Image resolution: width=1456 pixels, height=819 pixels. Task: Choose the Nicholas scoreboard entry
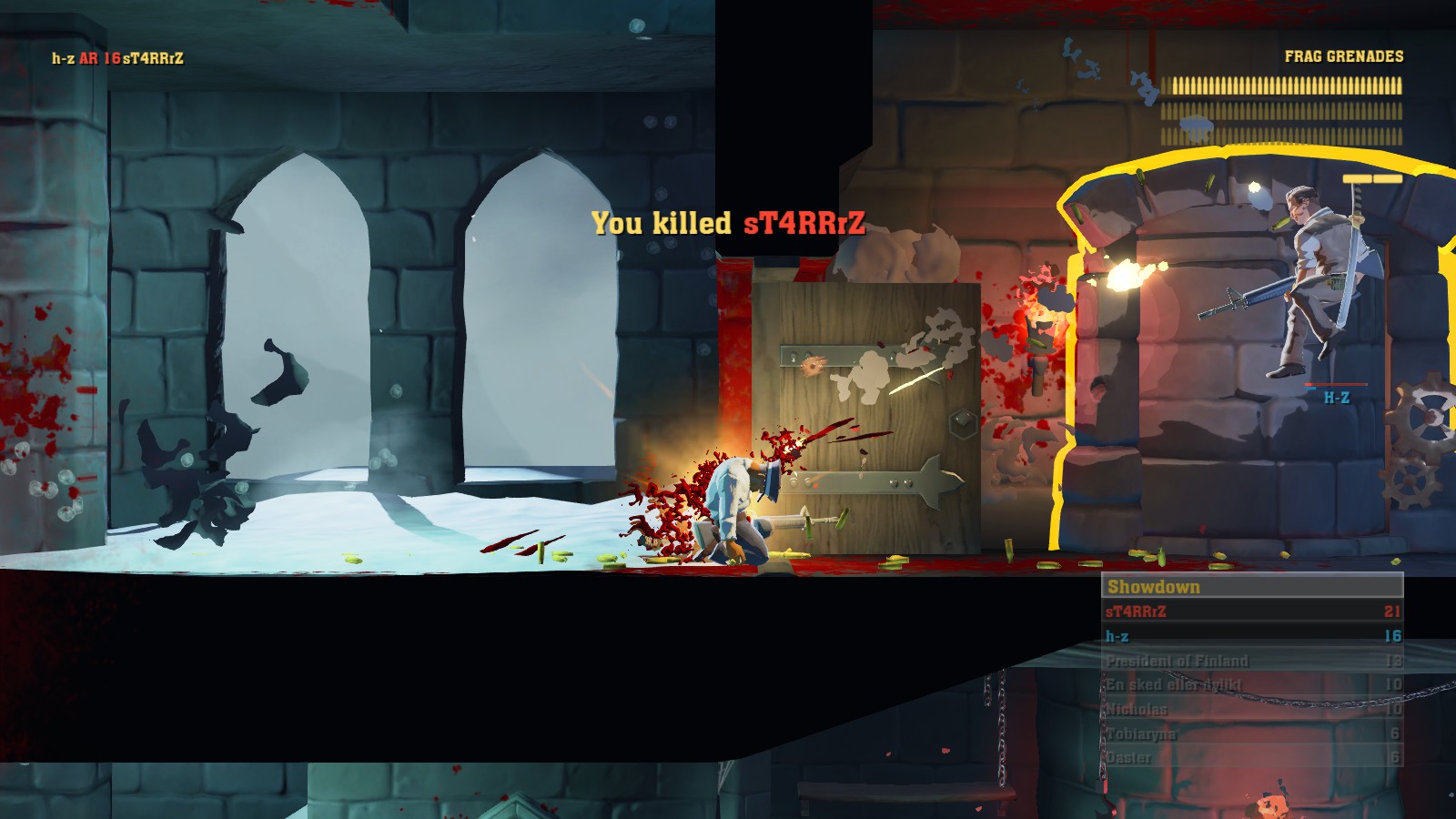[1251, 709]
